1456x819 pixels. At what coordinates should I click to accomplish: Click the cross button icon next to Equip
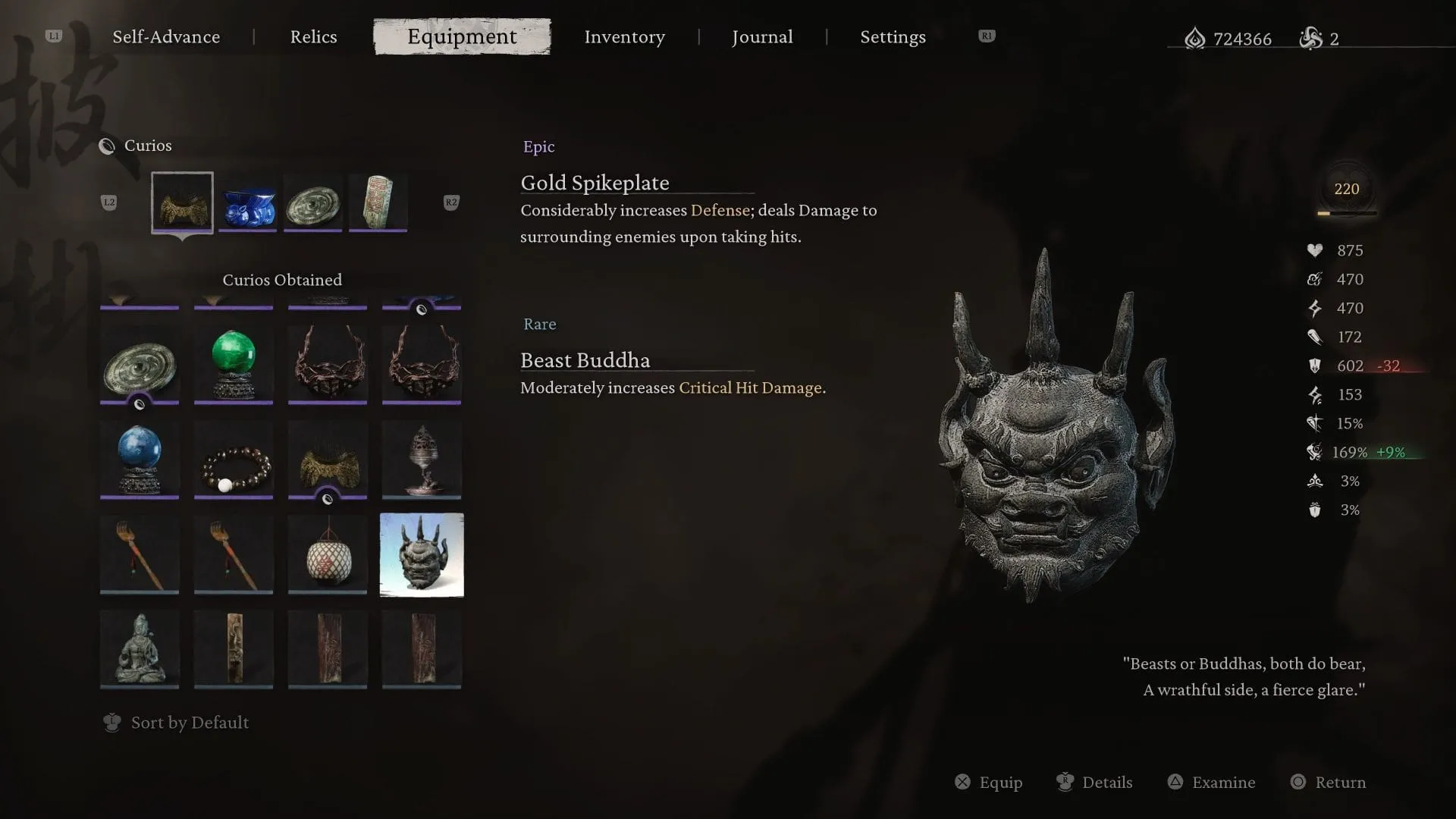(962, 782)
